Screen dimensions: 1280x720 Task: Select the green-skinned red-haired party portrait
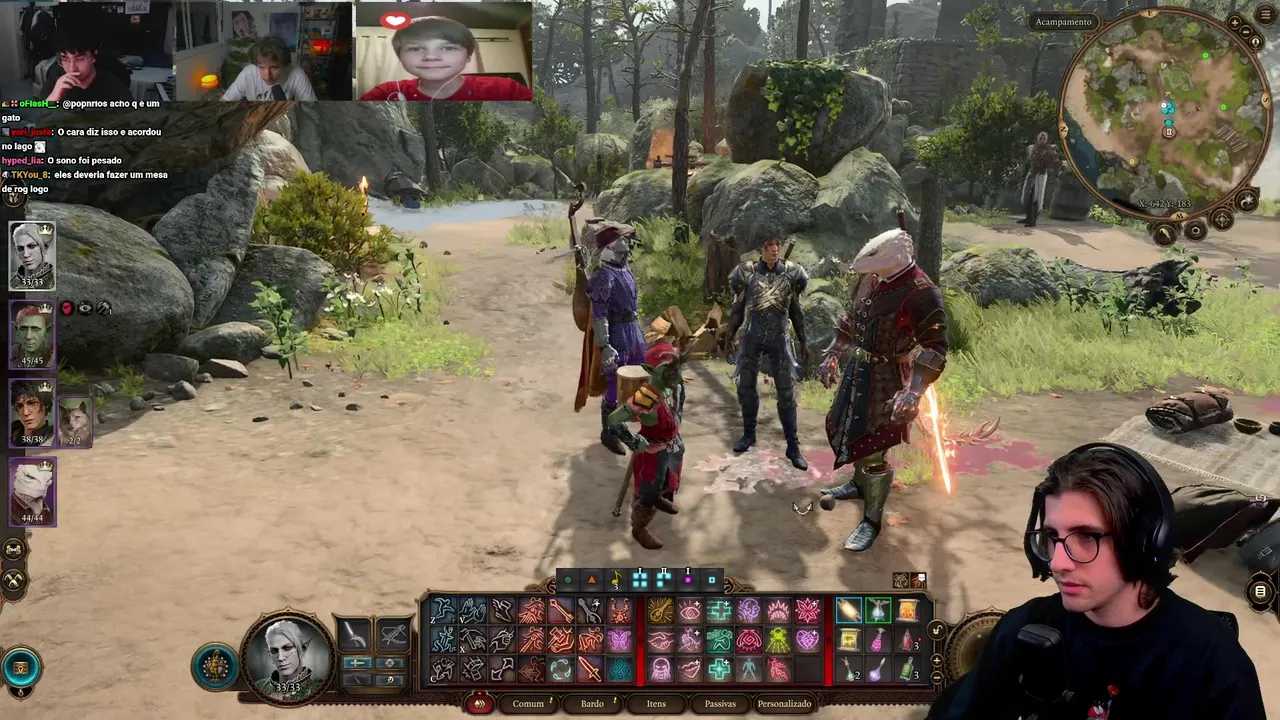point(32,334)
